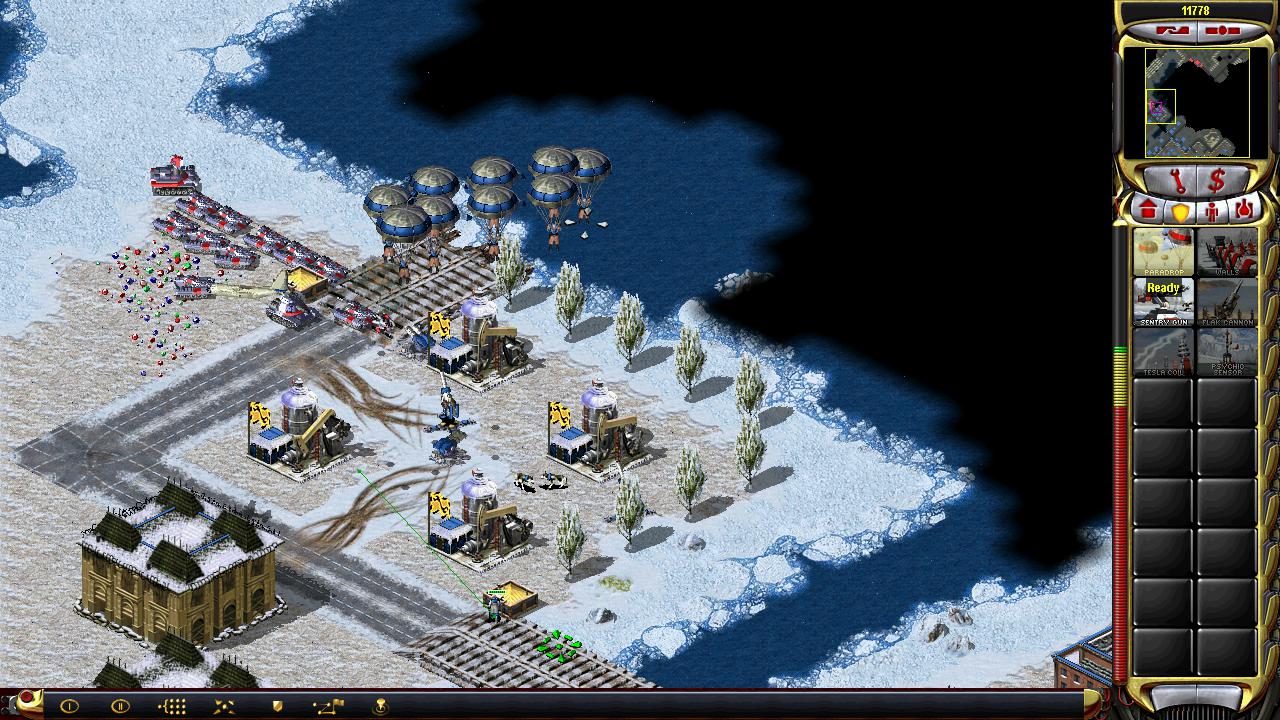Switch to the defenses shield tab
1280x720 pixels.
(1181, 211)
